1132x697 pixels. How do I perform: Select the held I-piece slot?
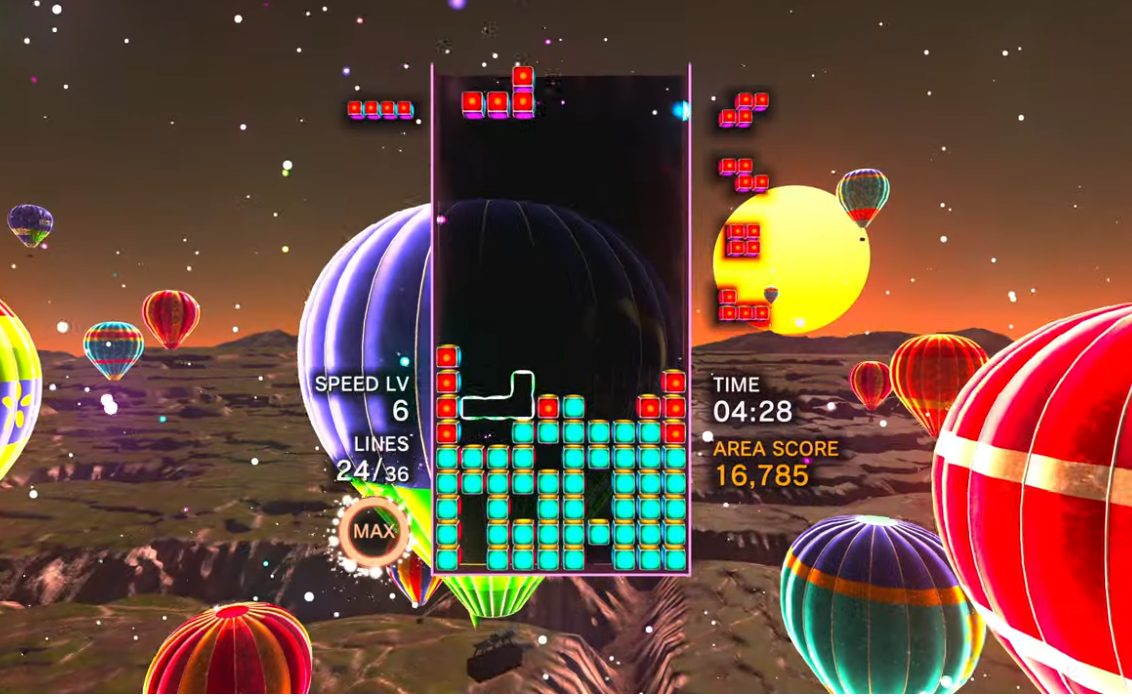click(x=380, y=109)
